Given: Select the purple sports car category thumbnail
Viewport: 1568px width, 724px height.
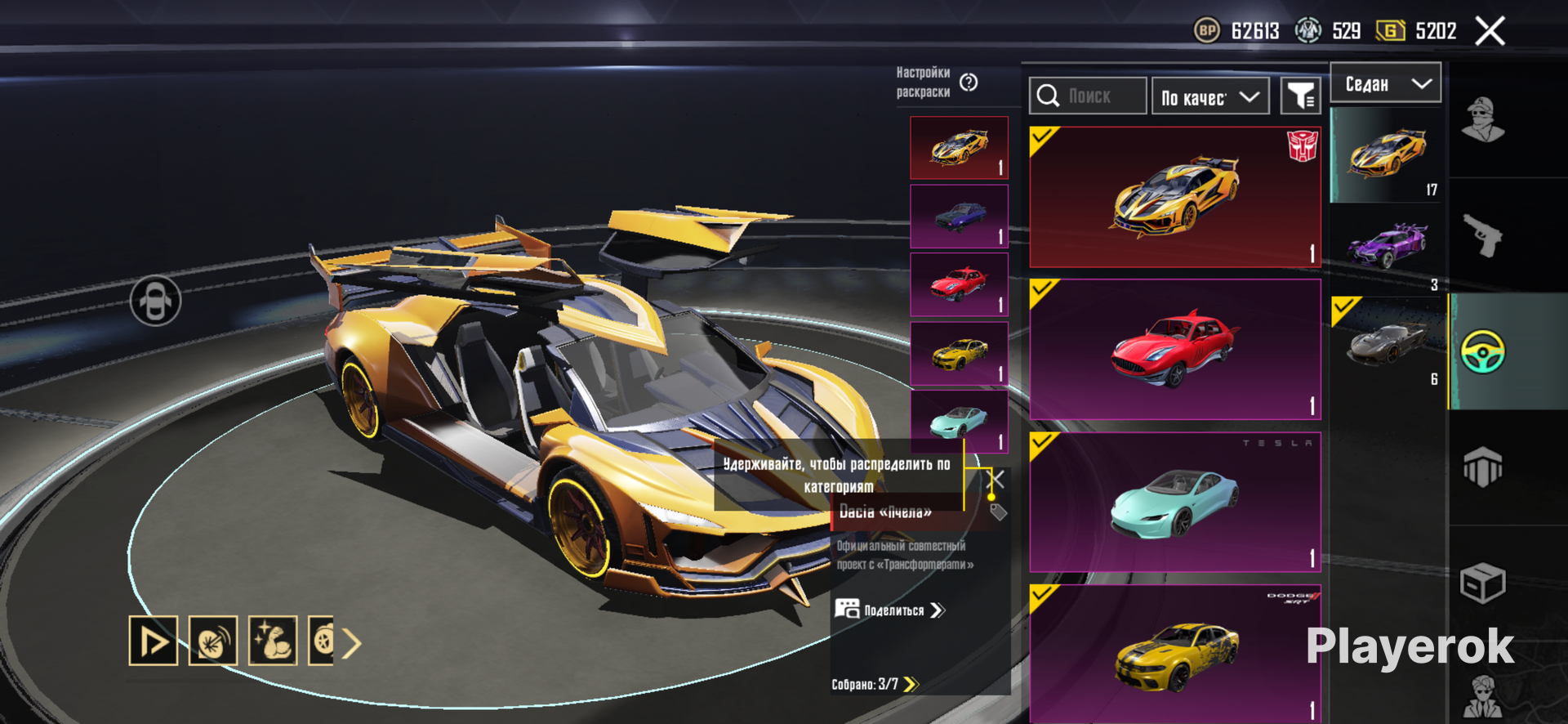Looking at the screenshot, I should (x=1388, y=247).
